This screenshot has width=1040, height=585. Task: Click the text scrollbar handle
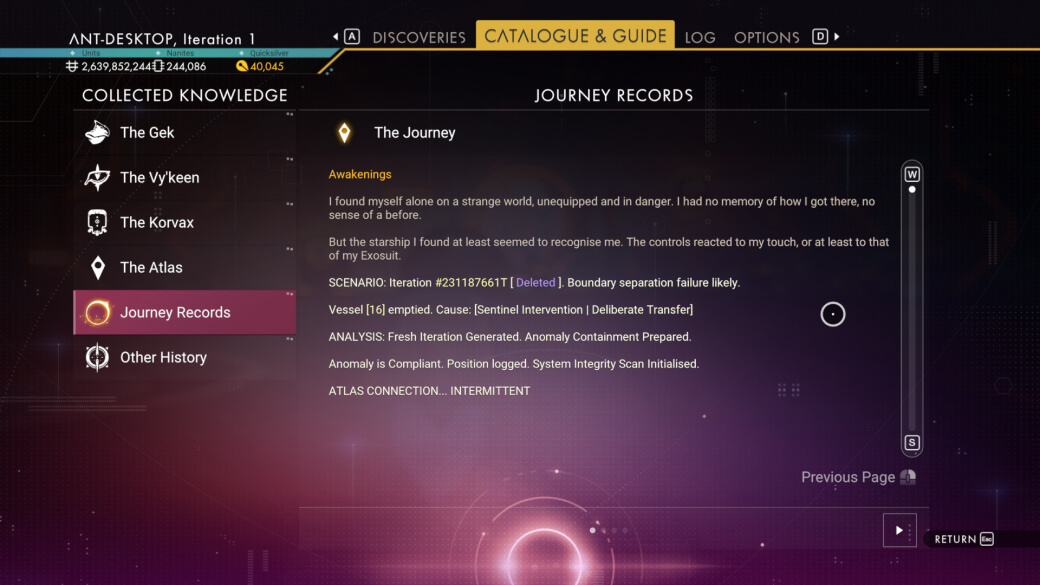coord(912,189)
